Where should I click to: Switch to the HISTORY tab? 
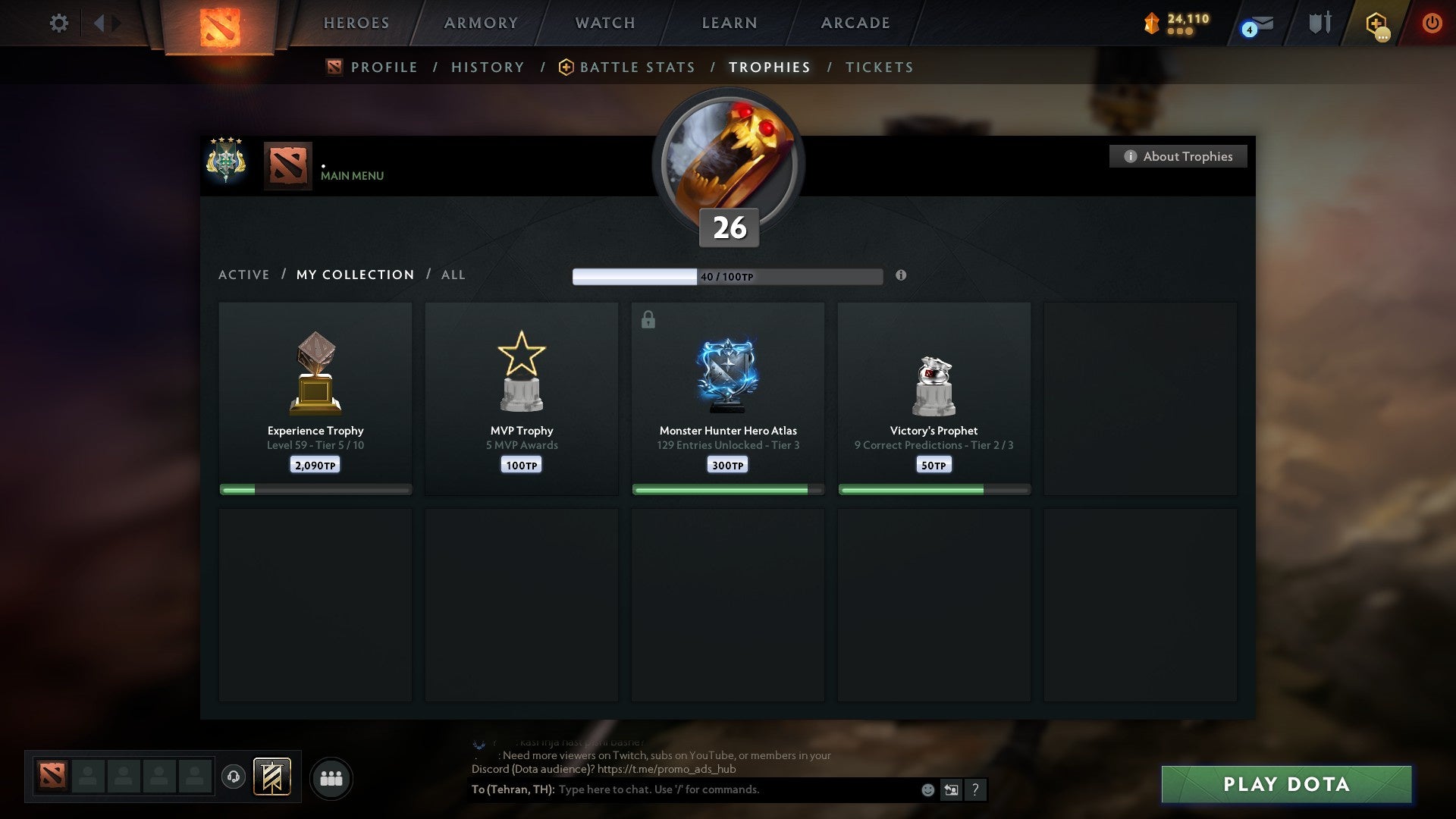tap(487, 67)
